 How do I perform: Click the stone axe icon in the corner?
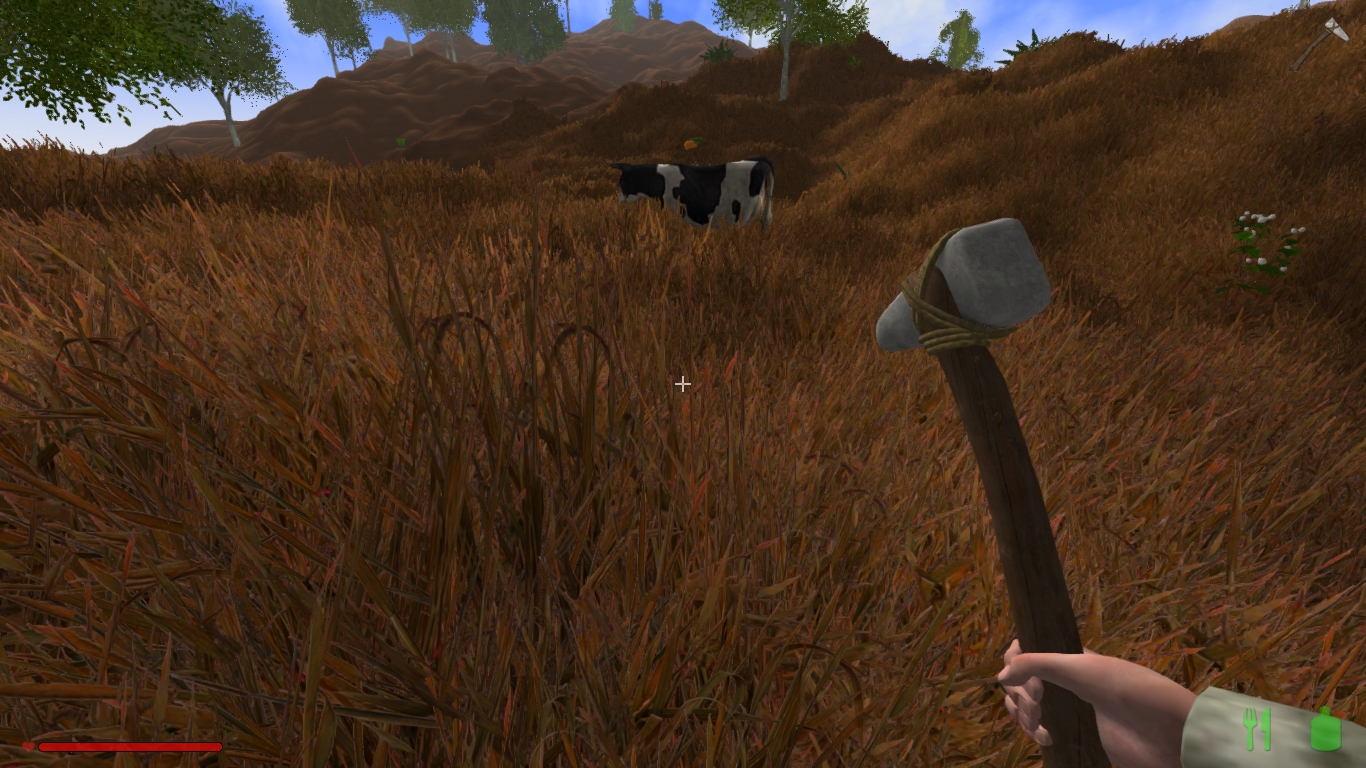(1321, 42)
